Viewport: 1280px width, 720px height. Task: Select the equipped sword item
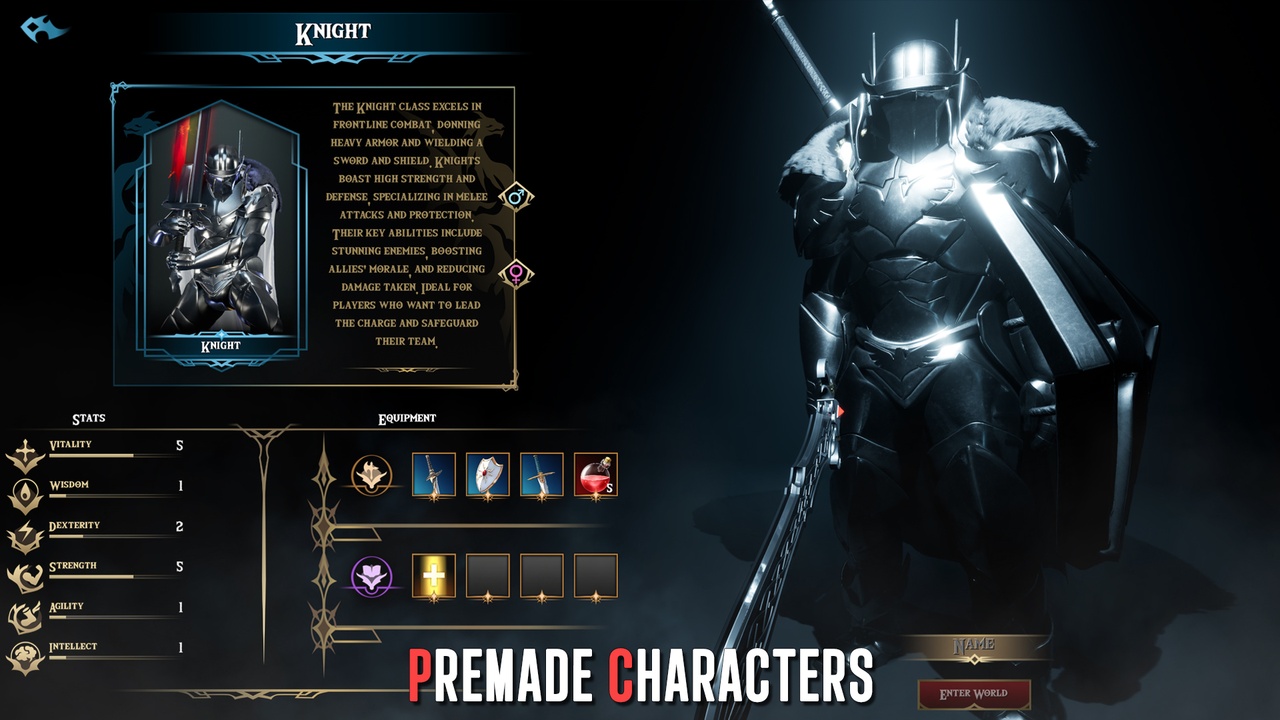coord(434,475)
